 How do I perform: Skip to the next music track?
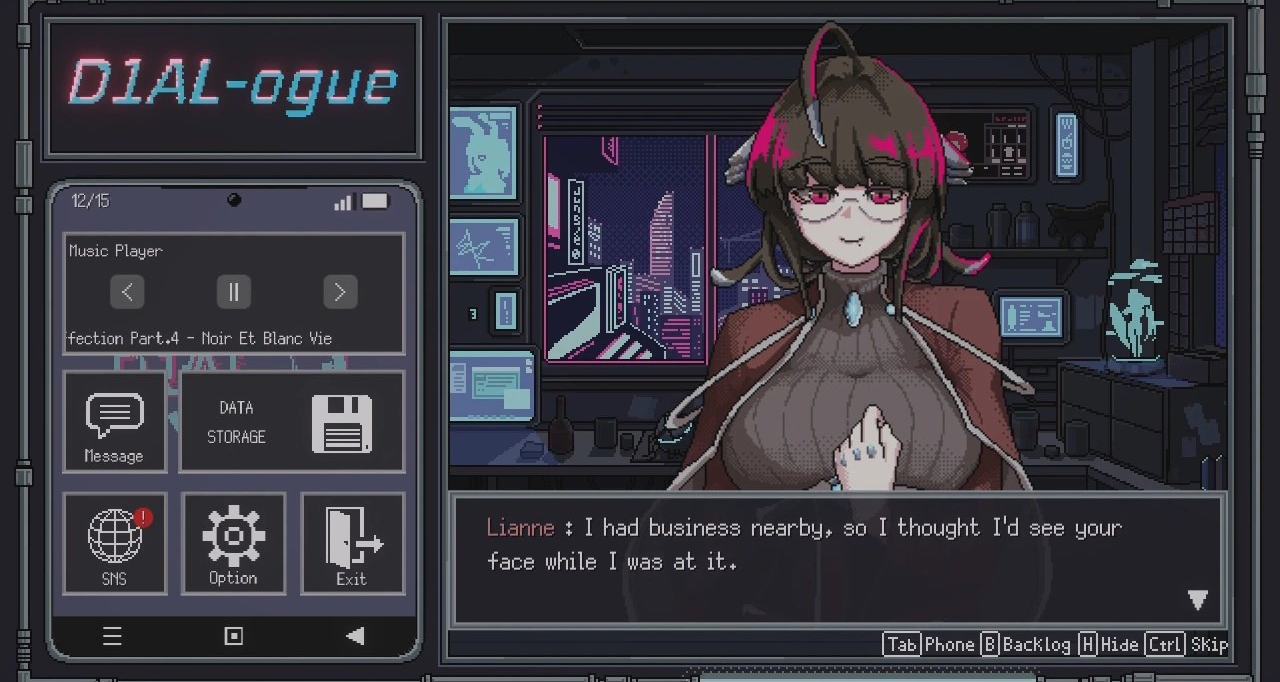(340, 292)
